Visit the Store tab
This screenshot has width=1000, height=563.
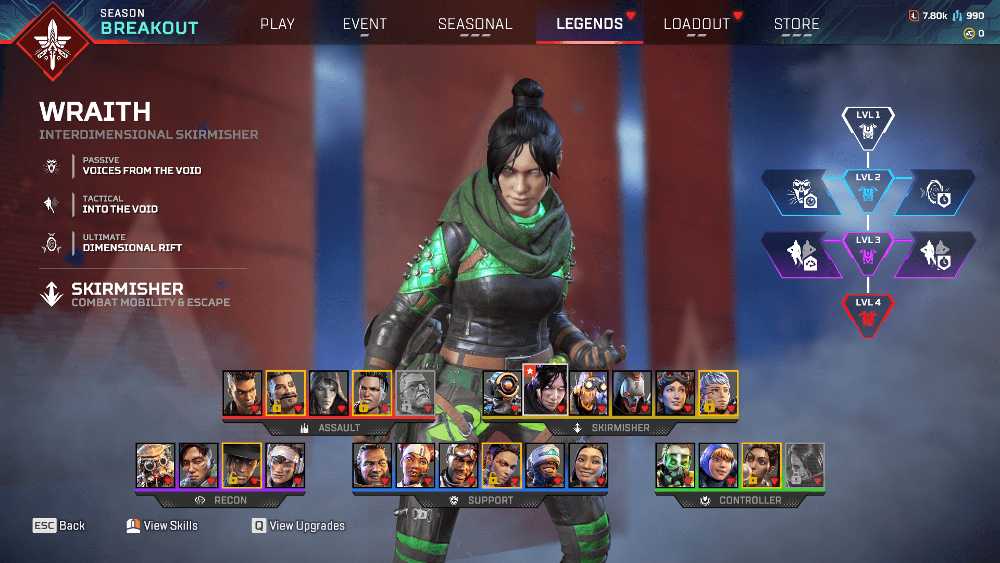pos(796,24)
